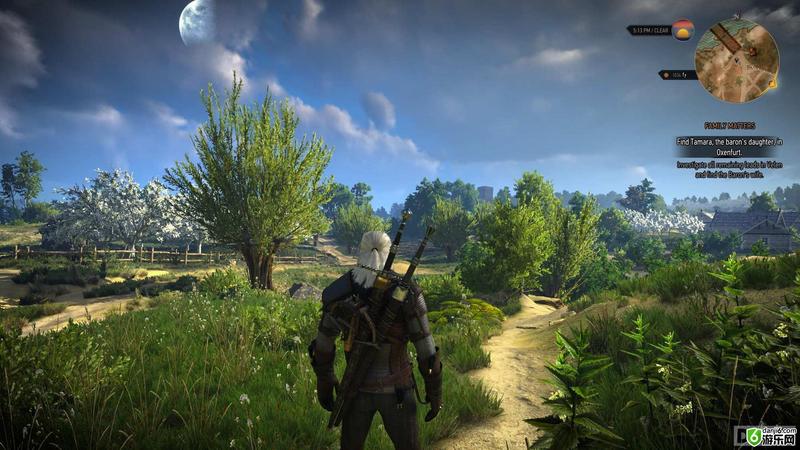The height and width of the screenshot is (450, 800).
Task: Select the Investigate remaining leads in Velen objective
Action: click(x=728, y=168)
